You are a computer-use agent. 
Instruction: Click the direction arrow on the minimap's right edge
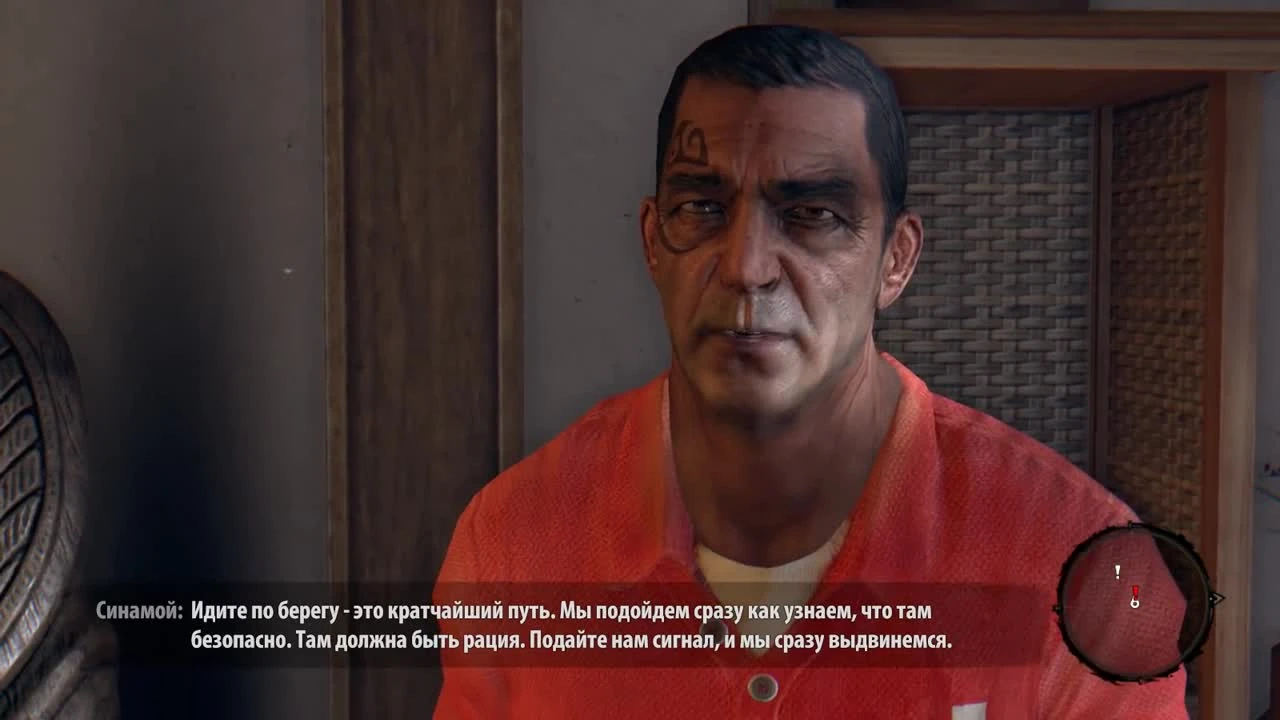1215,599
